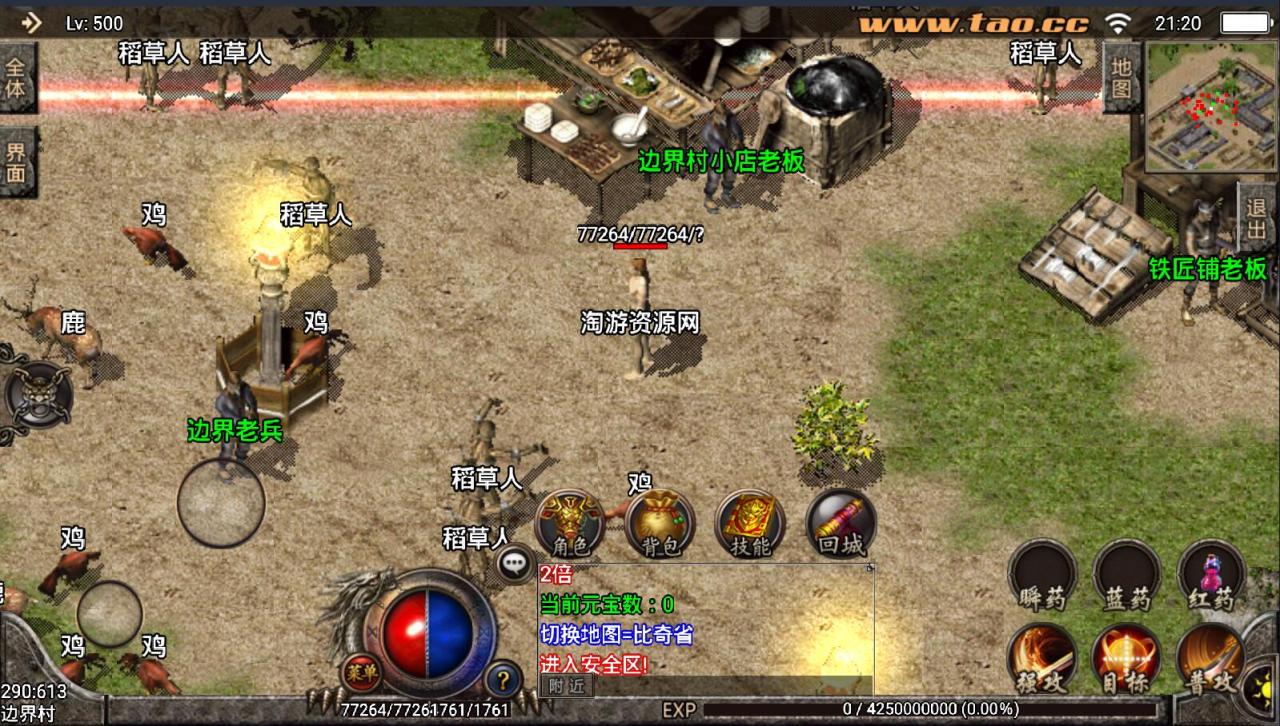Open the red 菜单 menu button
Viewport: 1280px width, 726px height.
tap(358, 673)
